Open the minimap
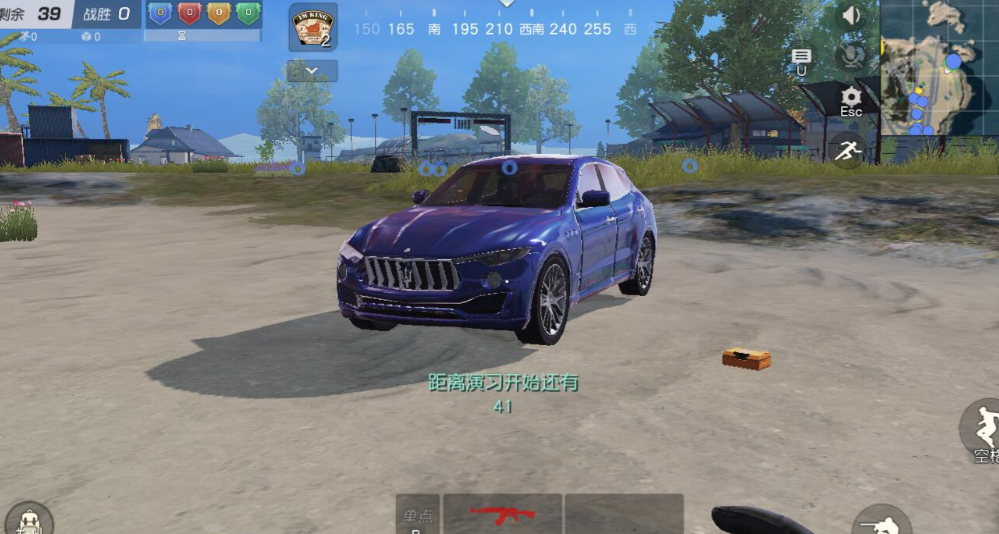 (x=939, y=67)
